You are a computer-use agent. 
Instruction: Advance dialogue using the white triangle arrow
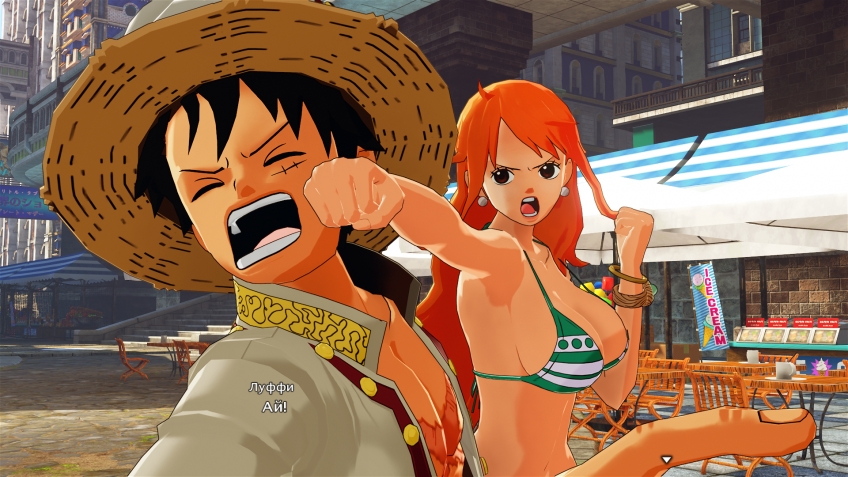click(x=666, y=460)
